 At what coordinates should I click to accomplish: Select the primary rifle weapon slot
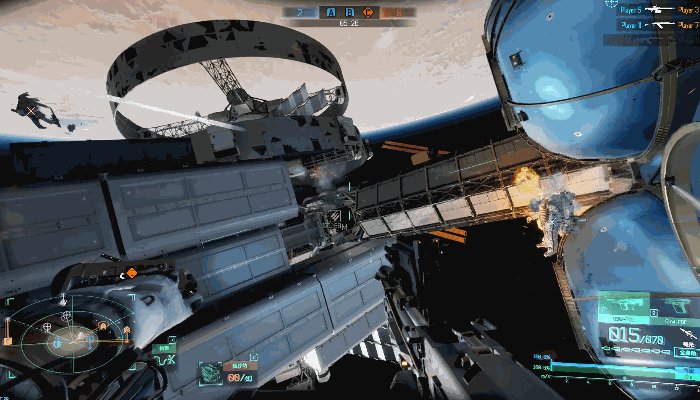click(626, 305)
